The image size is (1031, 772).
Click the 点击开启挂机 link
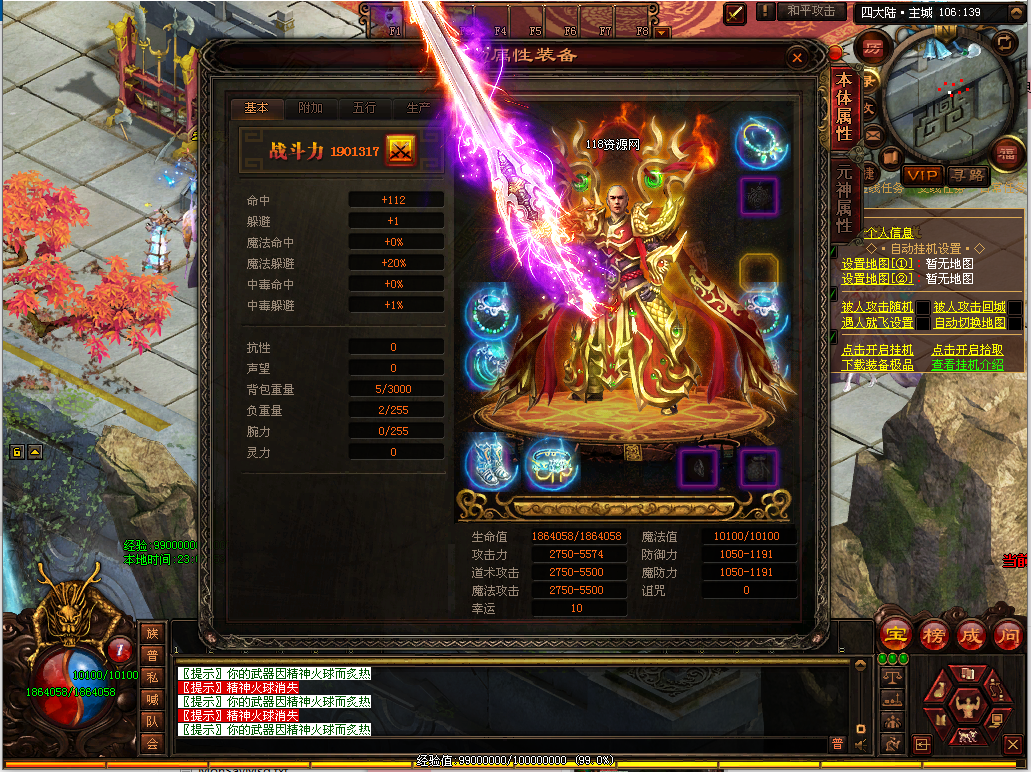(x=877, y=350)
